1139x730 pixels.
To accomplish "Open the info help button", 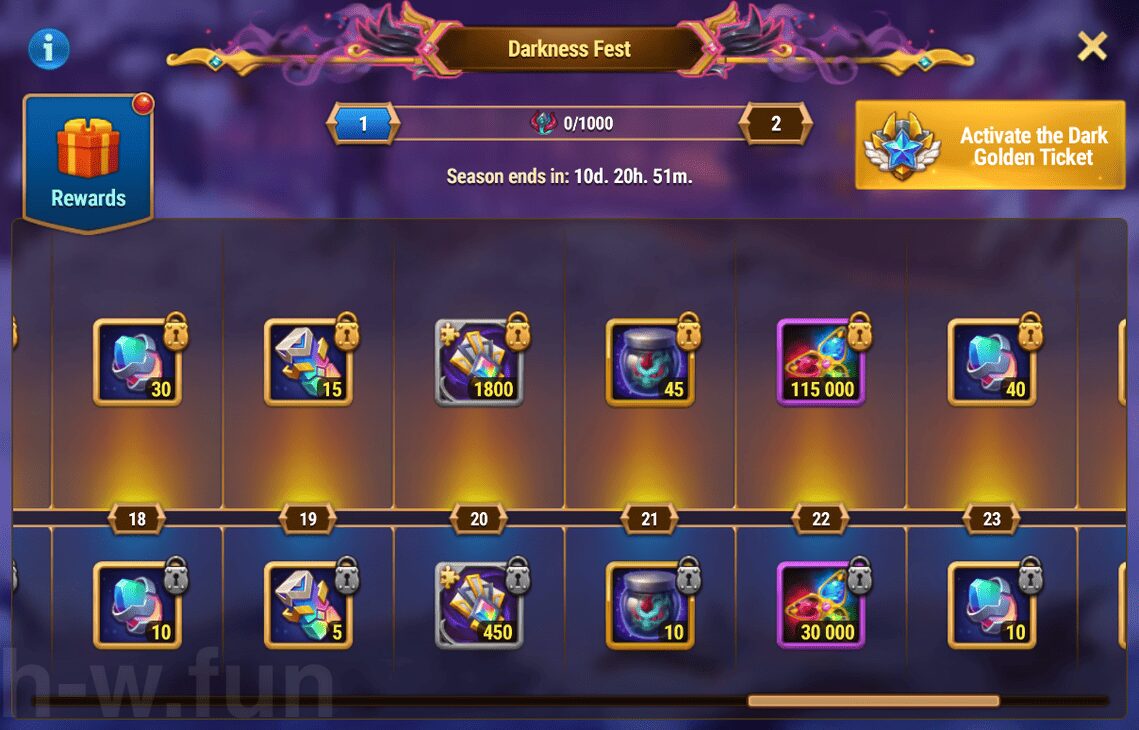I will (49, 48).
